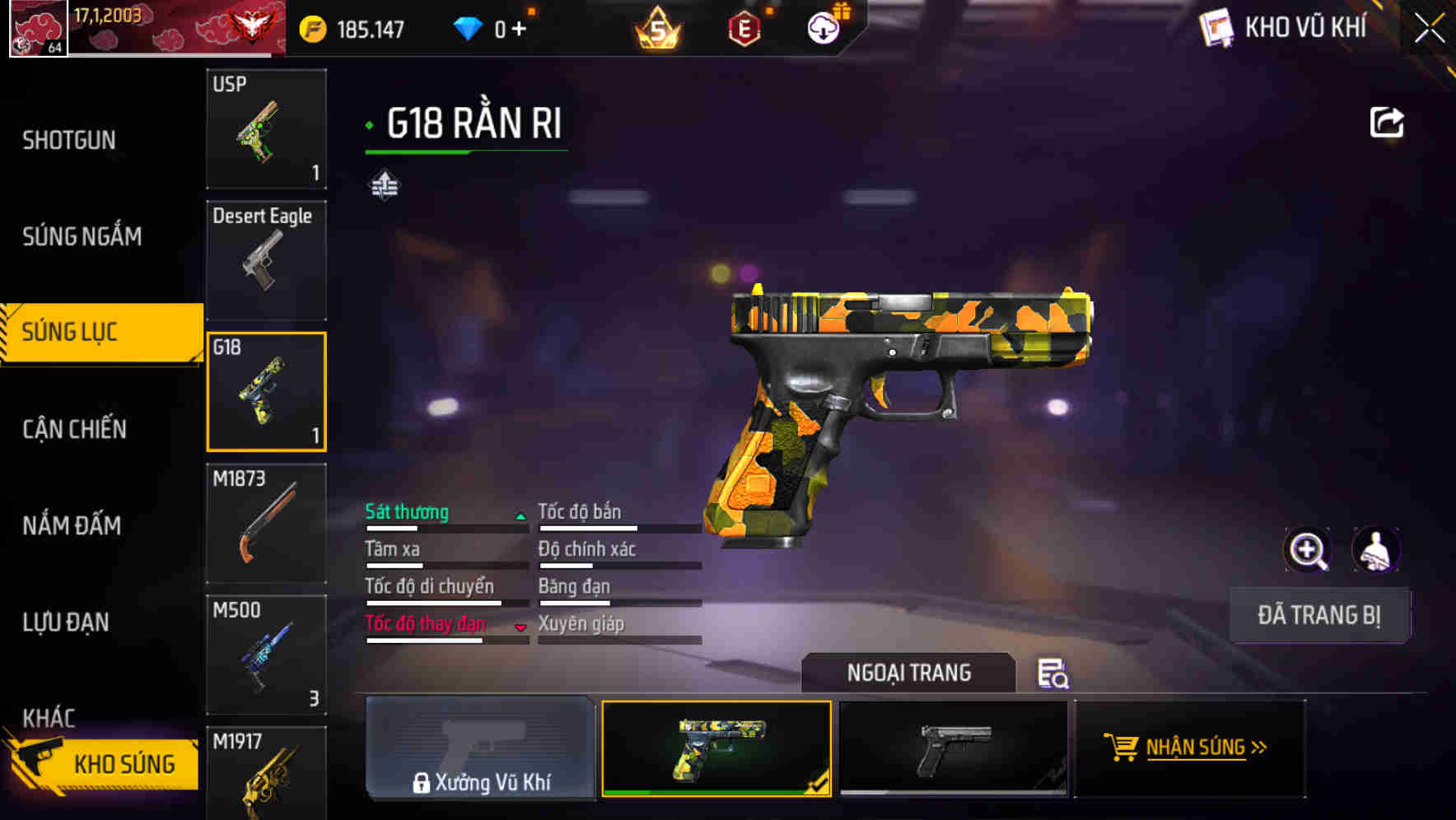Select the M500 weapon thumbnail
The image size is (1456, 820).
tap(265, 655)
